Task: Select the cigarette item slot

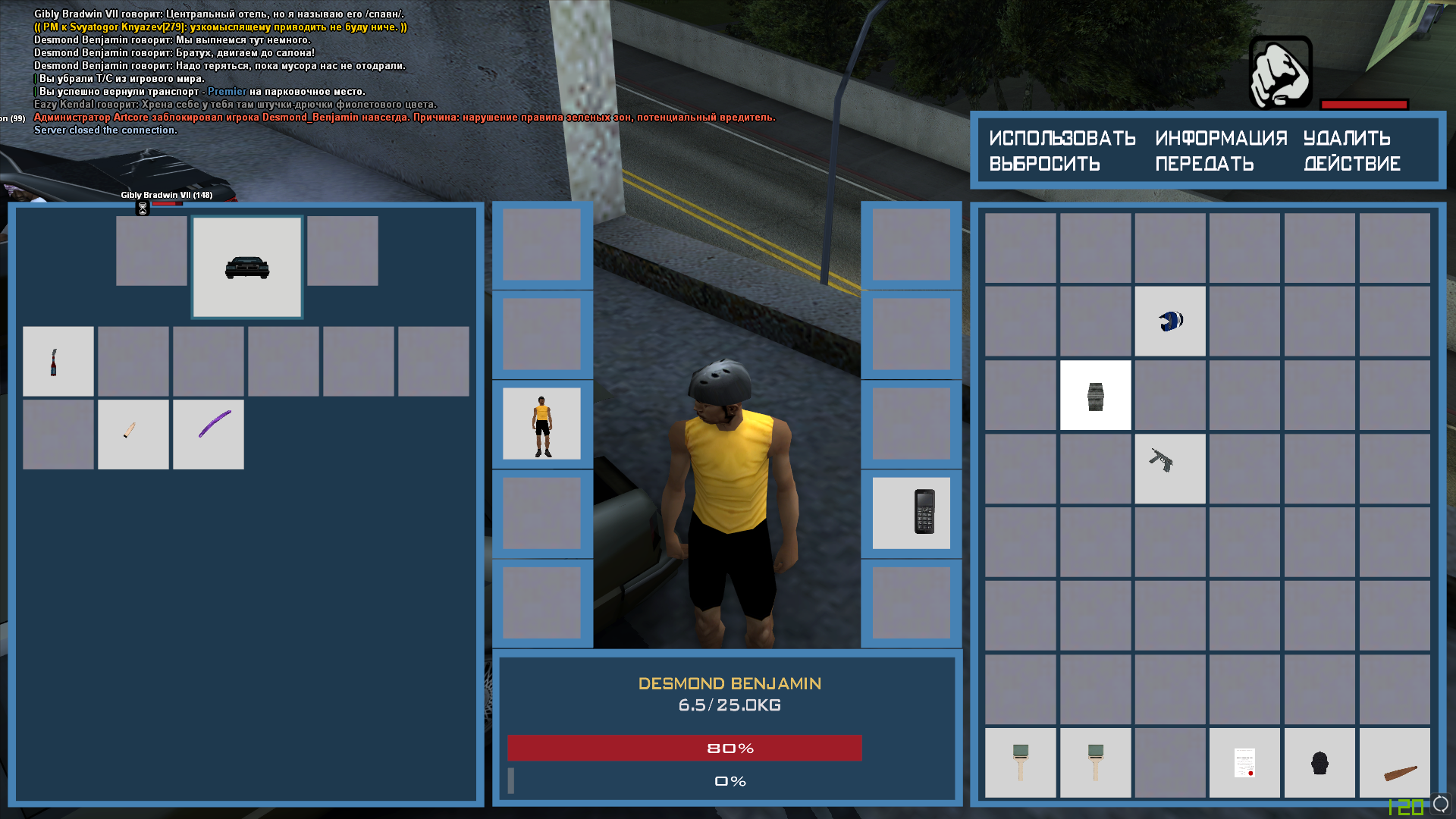Action: (x=133, y=434)
